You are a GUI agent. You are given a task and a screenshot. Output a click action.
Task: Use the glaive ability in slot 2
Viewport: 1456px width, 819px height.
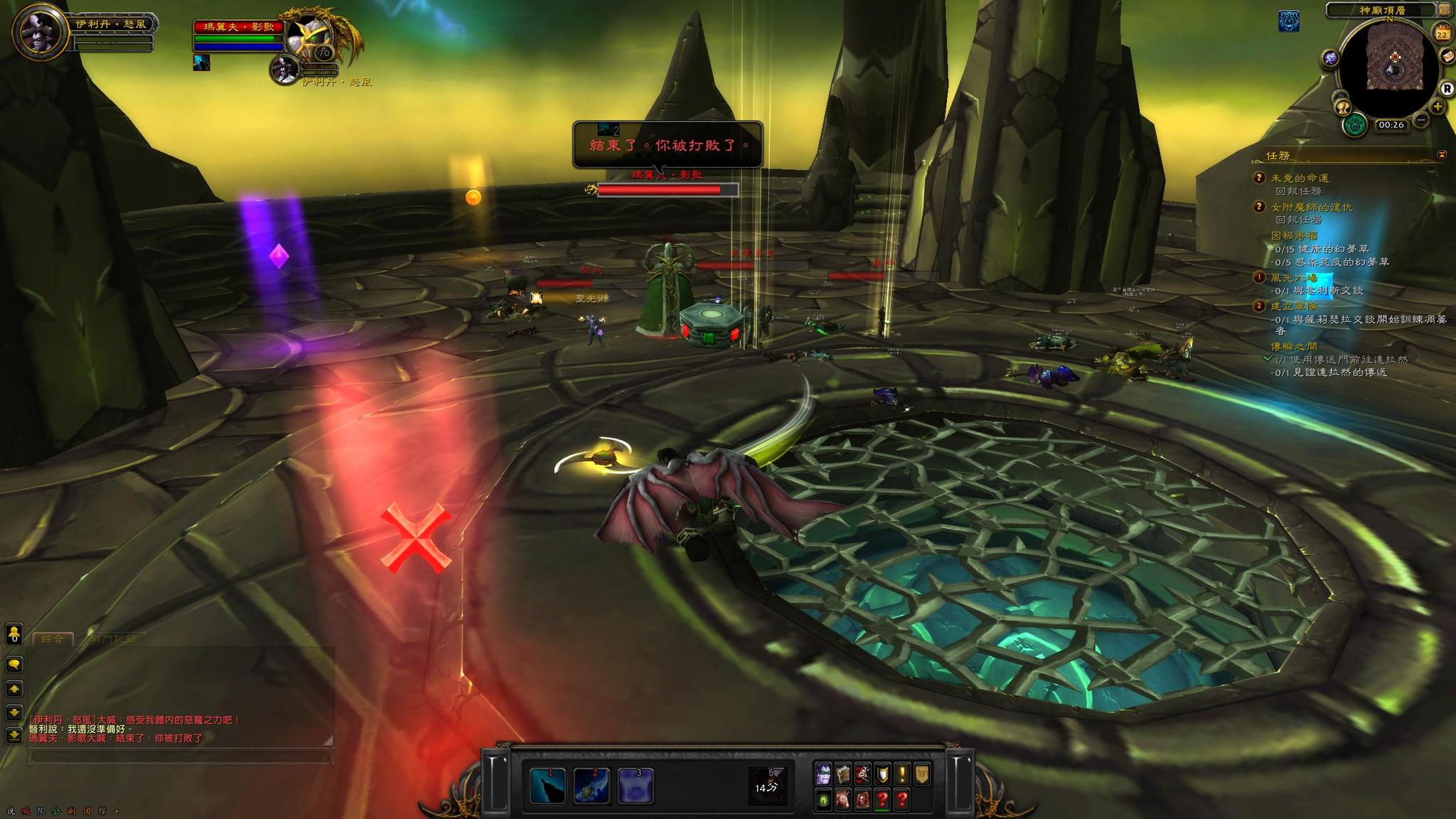(x=591, y=786)
